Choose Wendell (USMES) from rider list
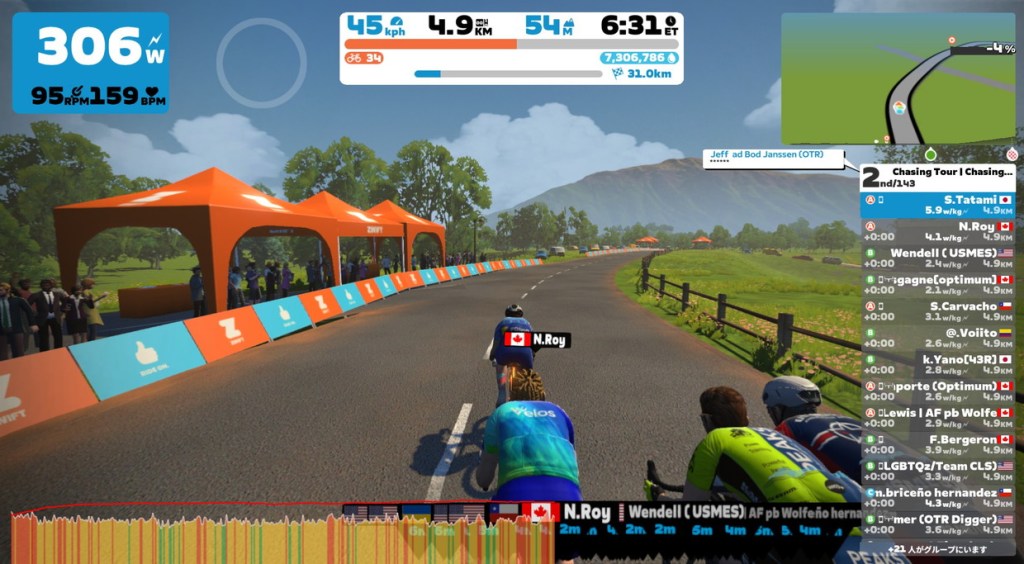The width and height of the screenshot is (1024, 564). point(937,259)
